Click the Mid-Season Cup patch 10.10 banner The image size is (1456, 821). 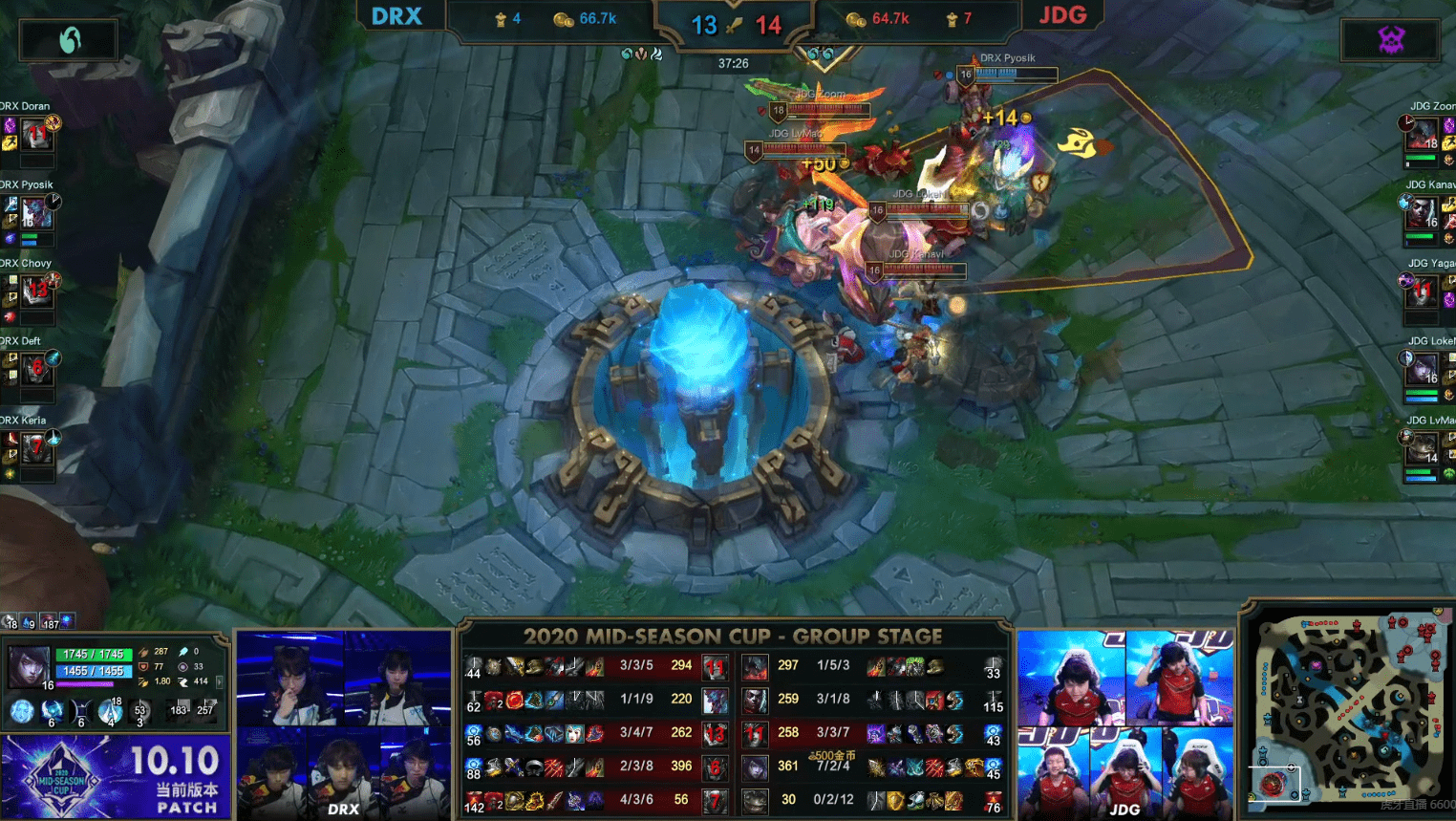pos(116,775)
